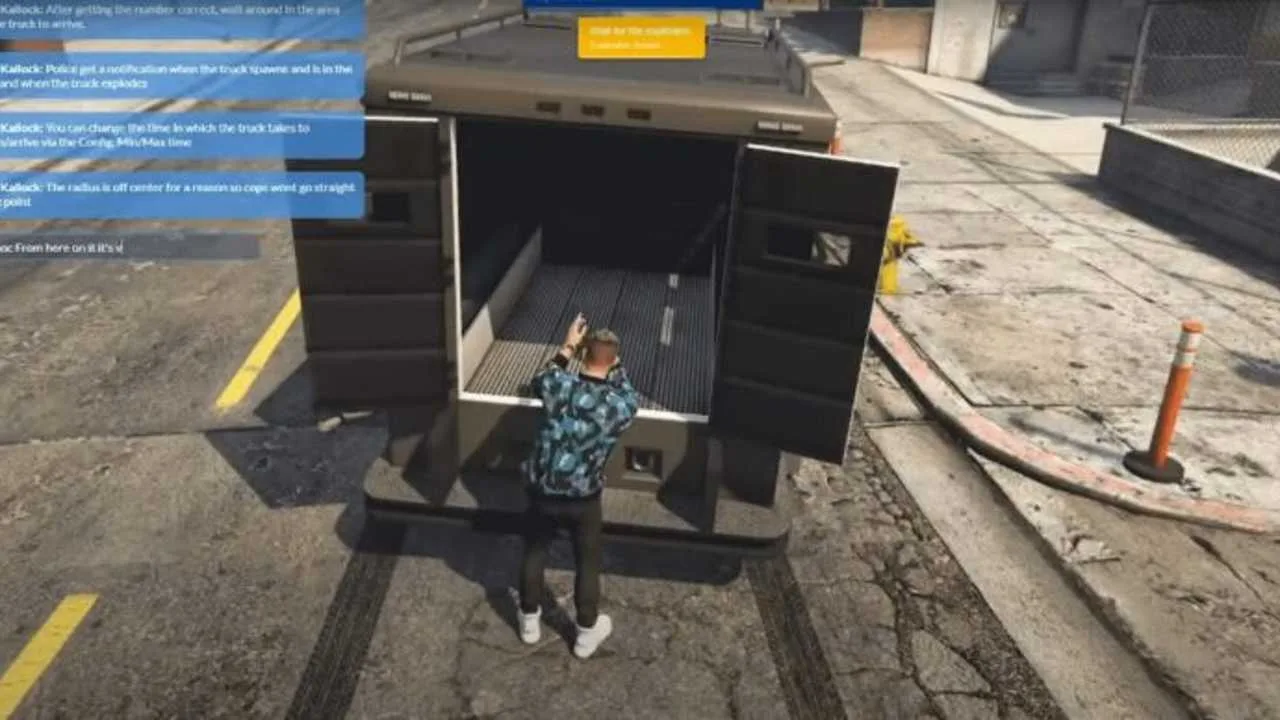Select Kallock's message about the truck arriving
Viewport: 1280px width, 720px height.
(x=170, y=16)
